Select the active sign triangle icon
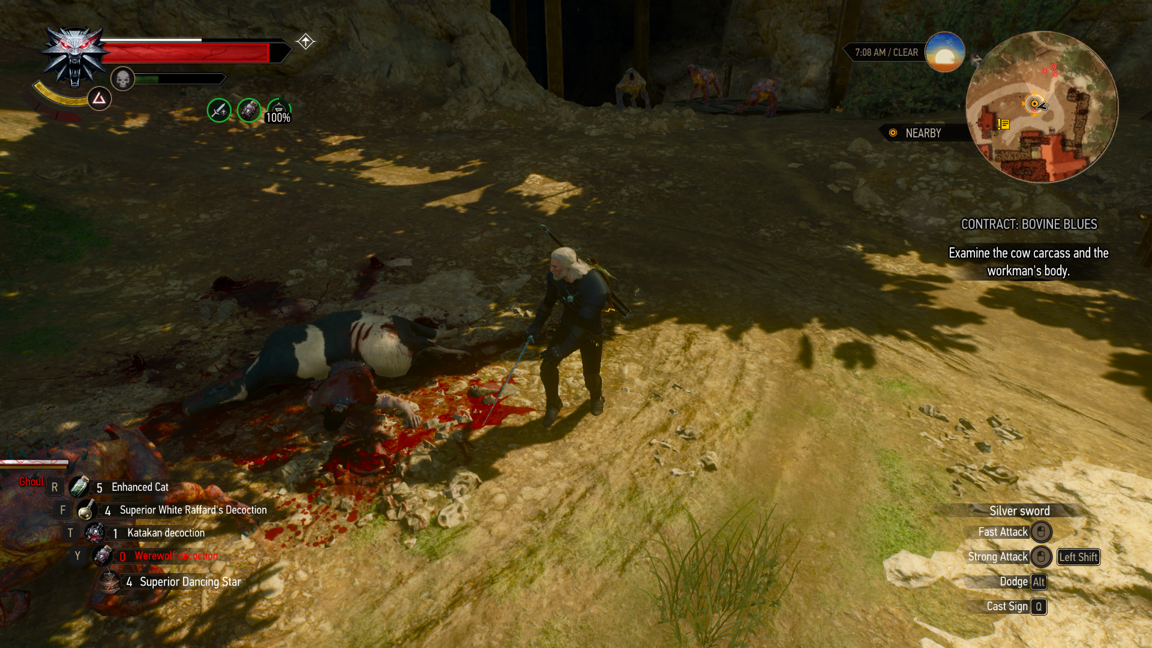The width and height of the screenshot is (1152, 648). coord(99,98)
